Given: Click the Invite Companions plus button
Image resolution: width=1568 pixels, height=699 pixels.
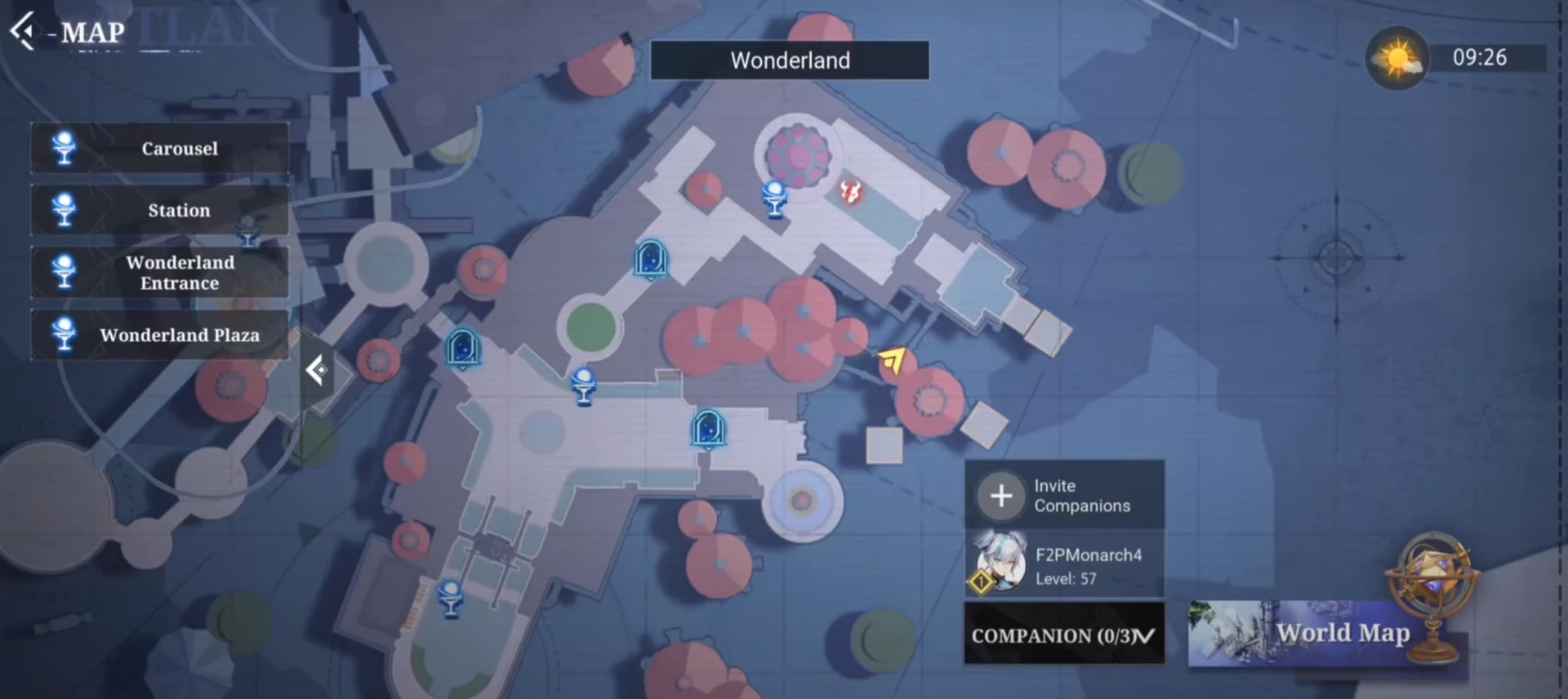Looking at the screenshot, I should (x=1001, y=496).
